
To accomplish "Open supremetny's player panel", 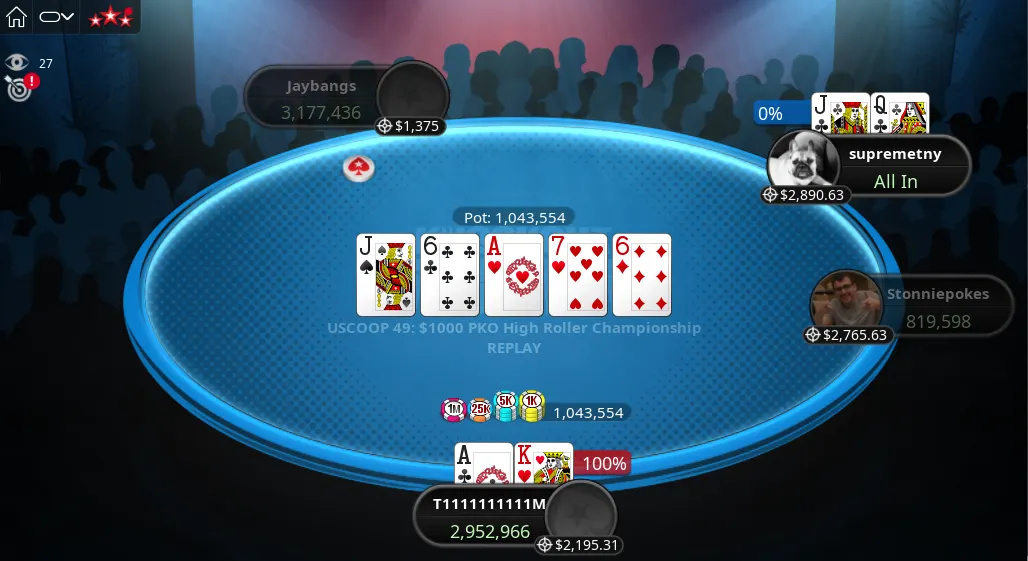I will click(895, 167).
